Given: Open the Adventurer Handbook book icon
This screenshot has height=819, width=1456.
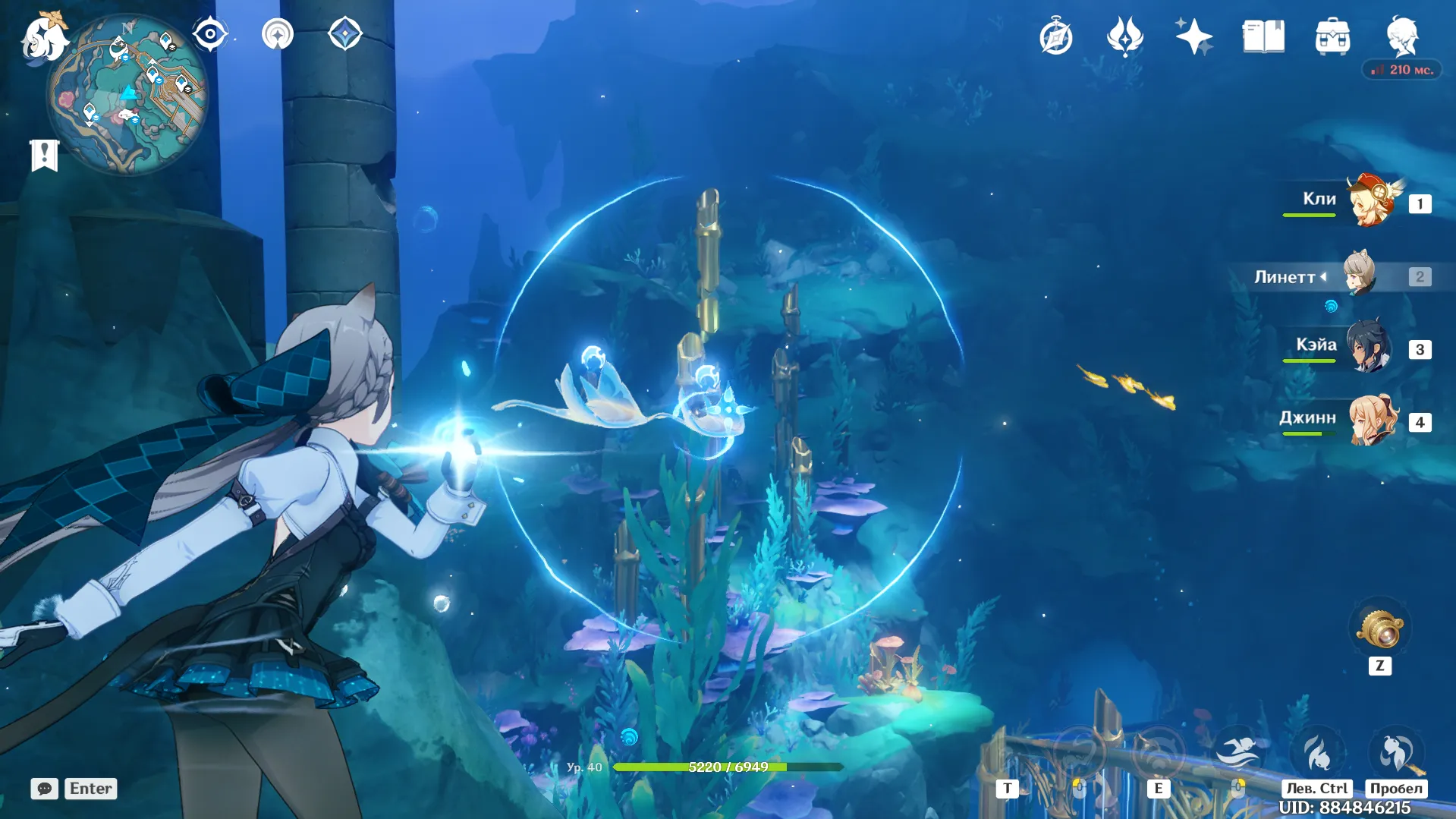Looking at the screenshot, I should tap(1263, 36).
